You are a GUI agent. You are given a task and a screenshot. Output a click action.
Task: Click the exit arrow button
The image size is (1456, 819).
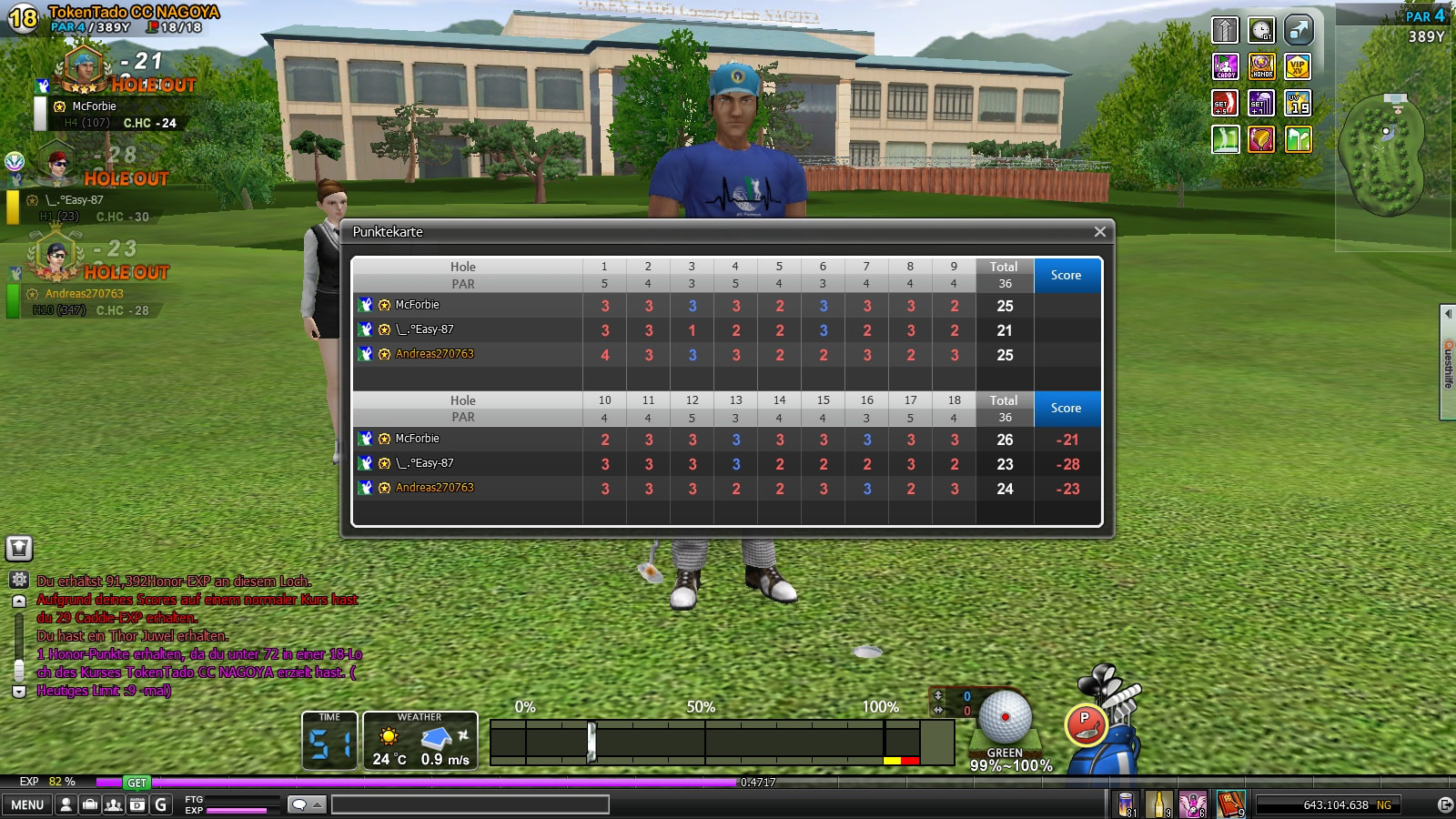point(1444,804)
